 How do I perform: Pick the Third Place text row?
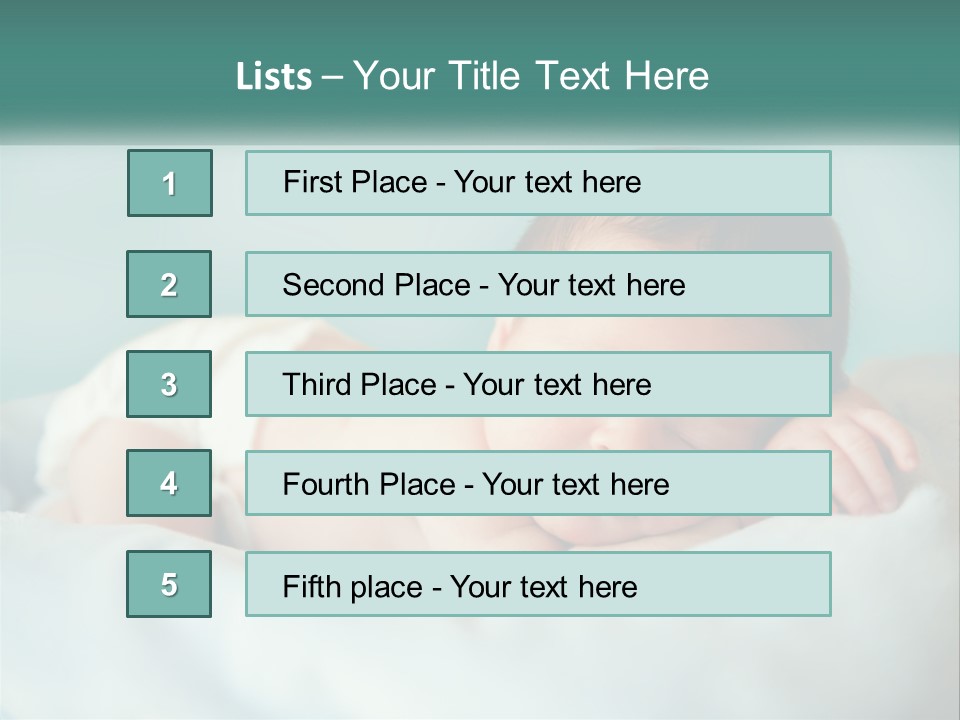pyautogui.click(x=538, y=384)
